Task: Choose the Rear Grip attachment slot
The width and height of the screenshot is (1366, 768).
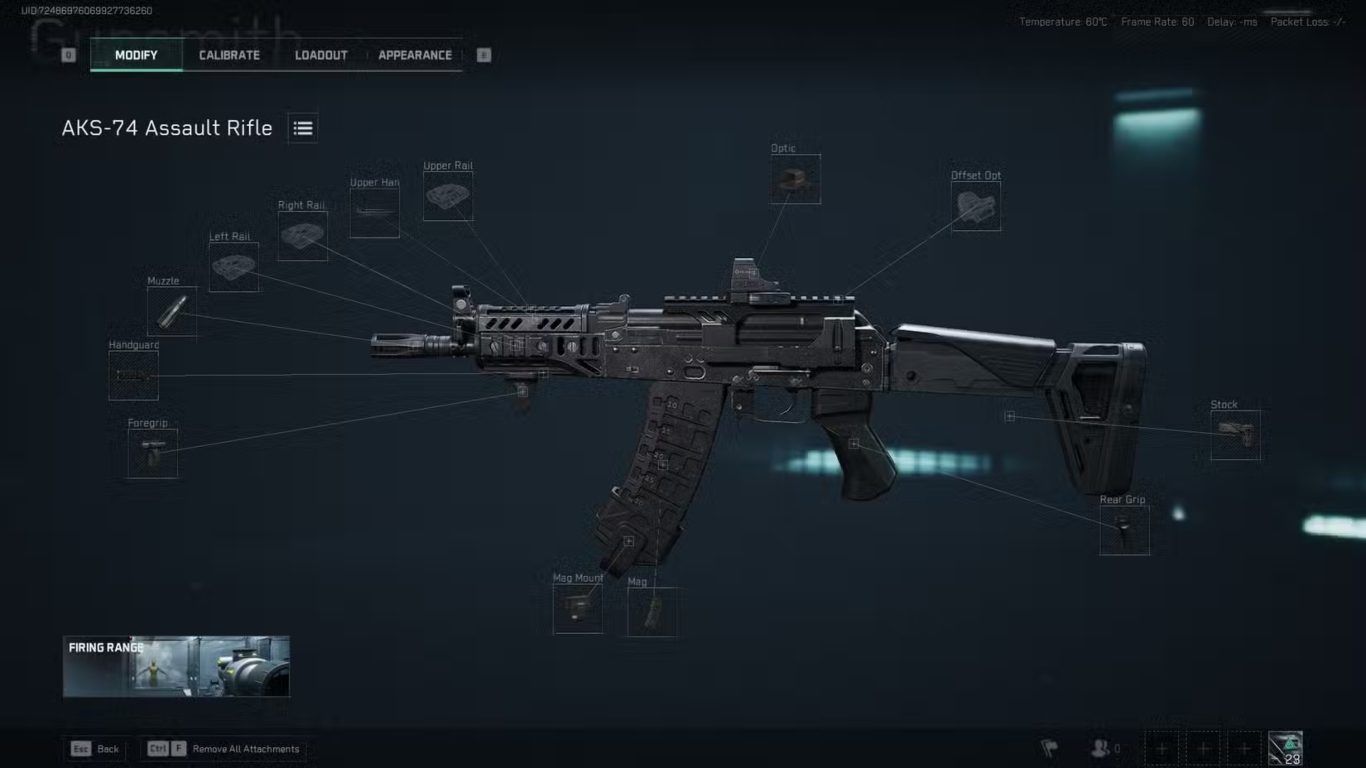Action: tap(1124, 530)
